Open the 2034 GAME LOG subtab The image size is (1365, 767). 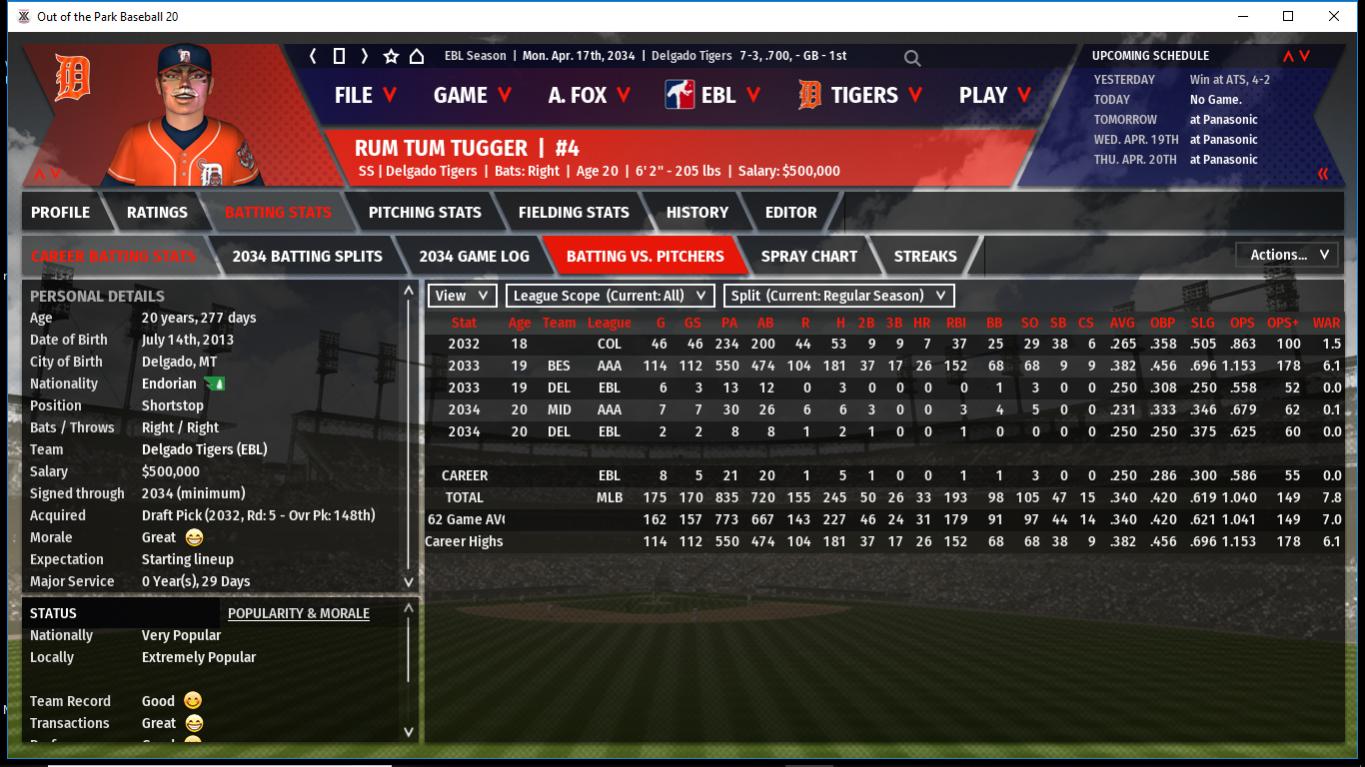[474, 256]
